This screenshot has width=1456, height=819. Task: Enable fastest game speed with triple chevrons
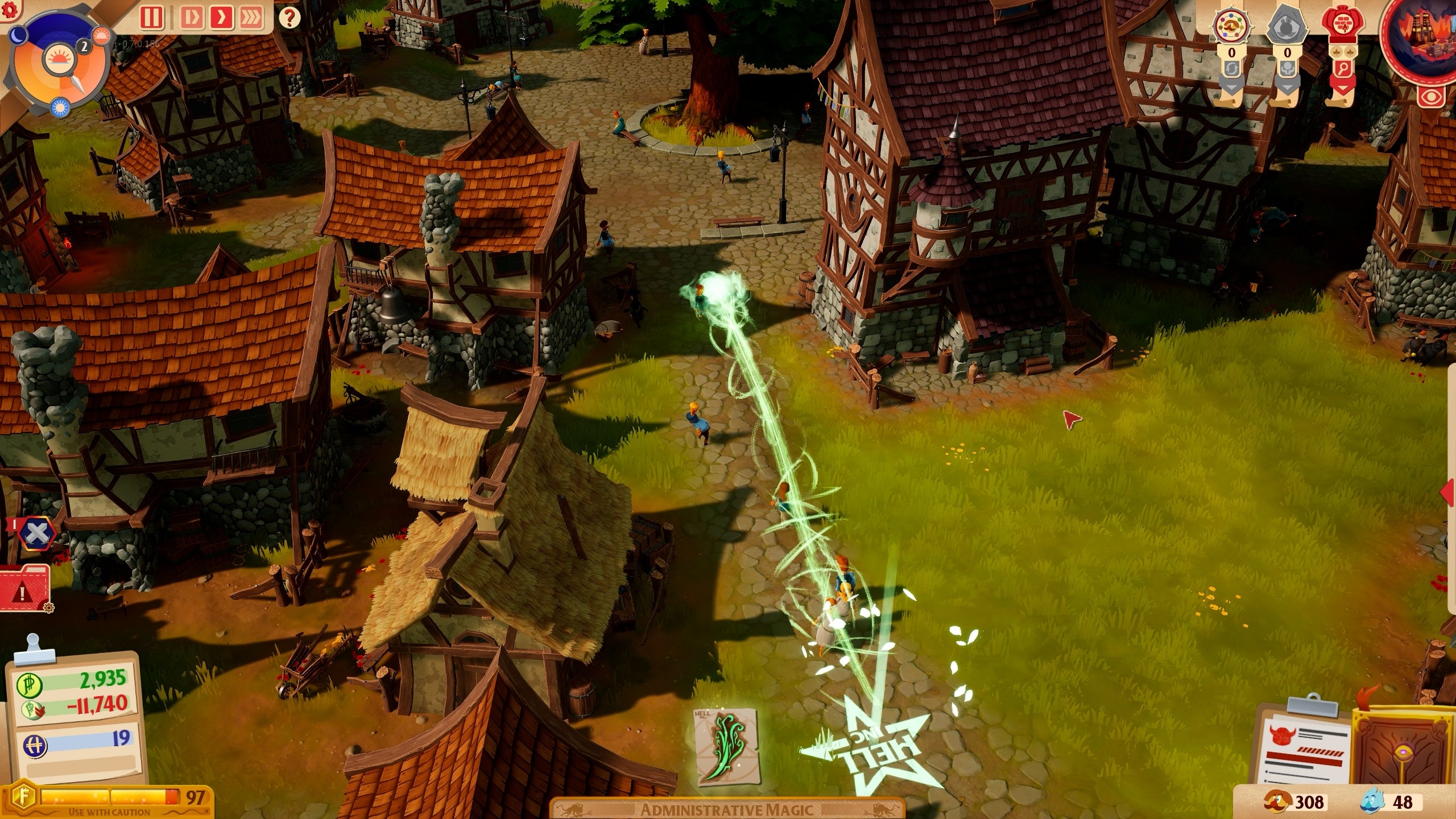253,18
